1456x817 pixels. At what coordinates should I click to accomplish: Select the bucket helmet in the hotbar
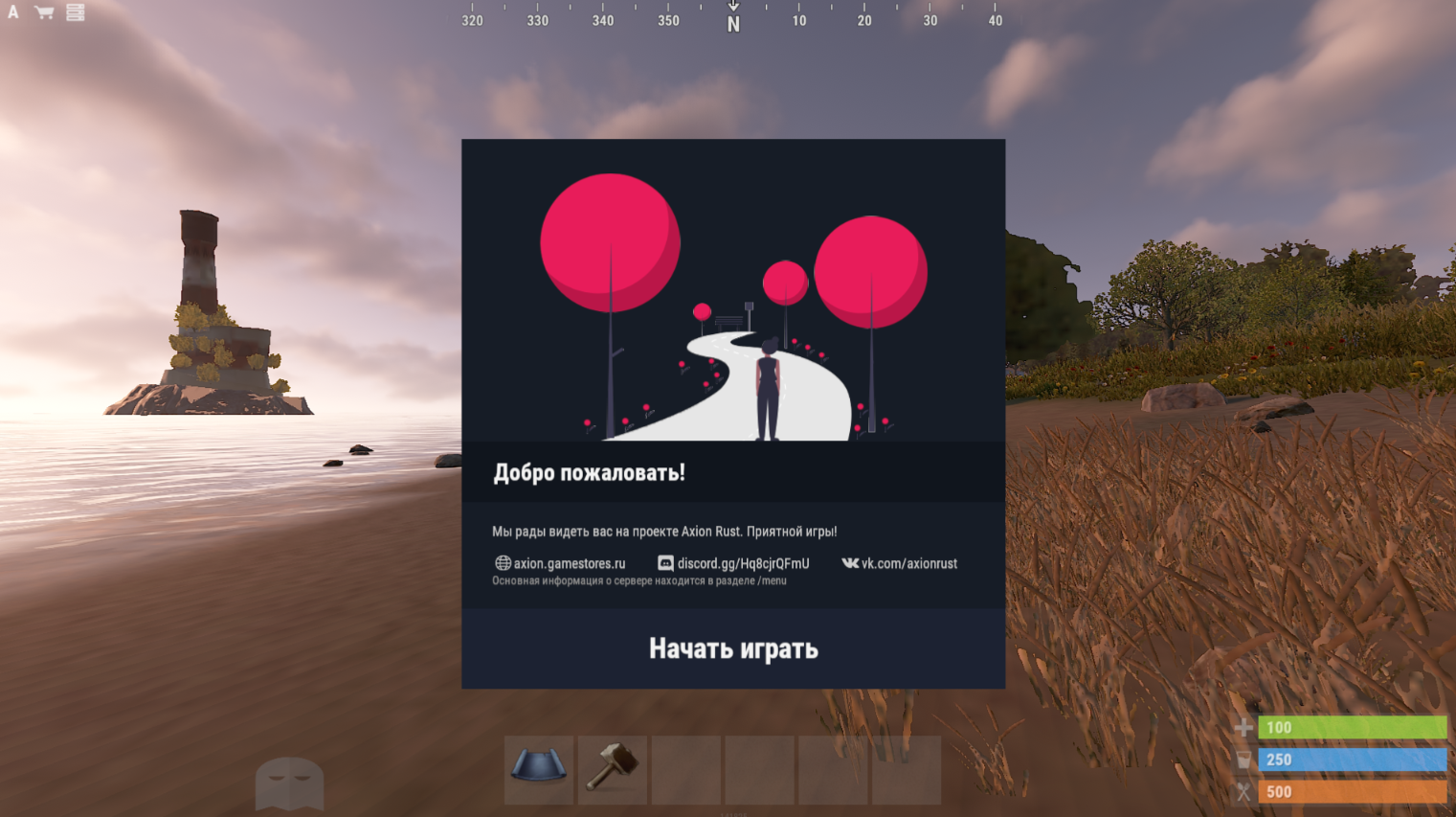click(538, 769)
